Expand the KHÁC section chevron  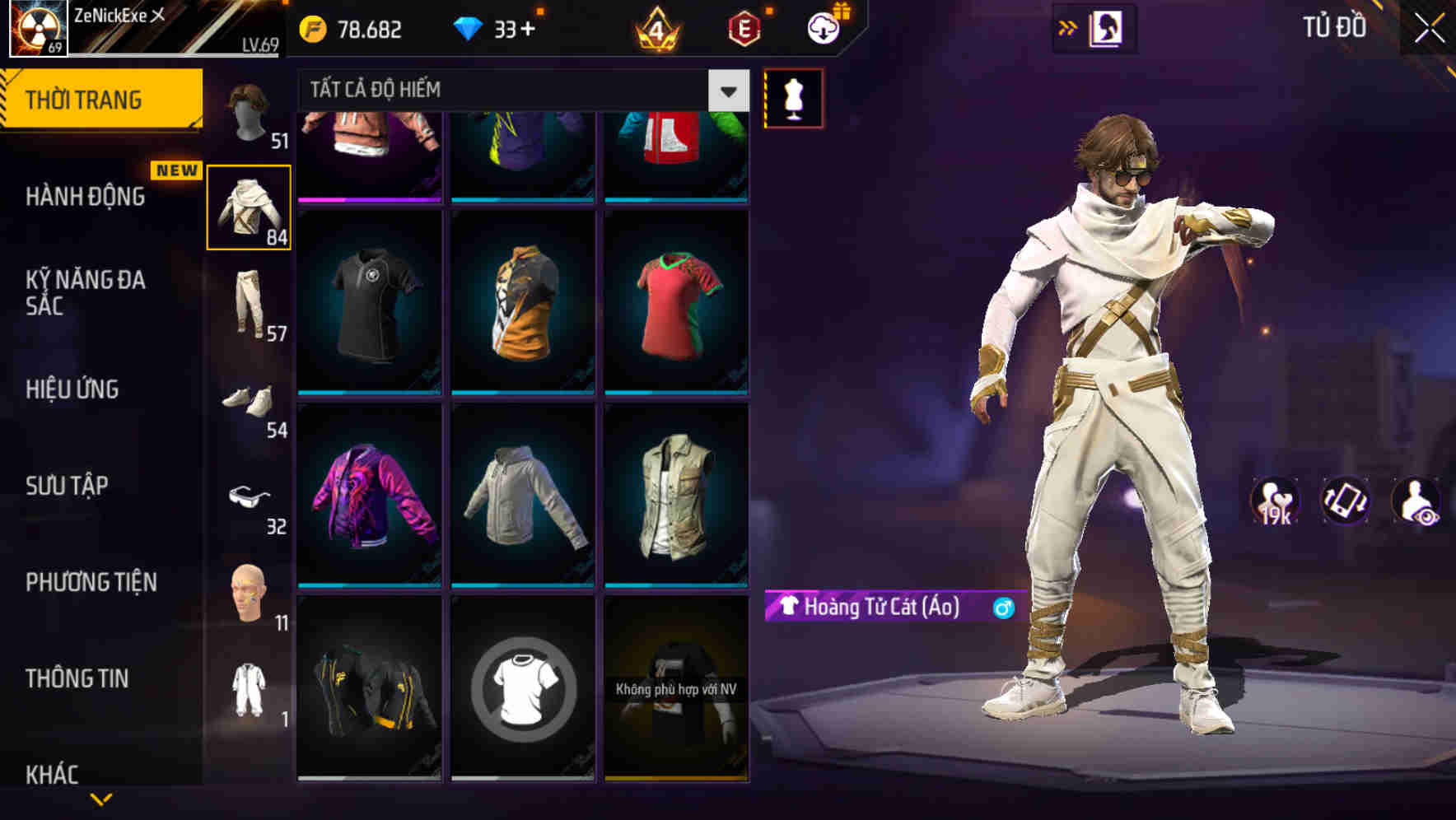100,800
